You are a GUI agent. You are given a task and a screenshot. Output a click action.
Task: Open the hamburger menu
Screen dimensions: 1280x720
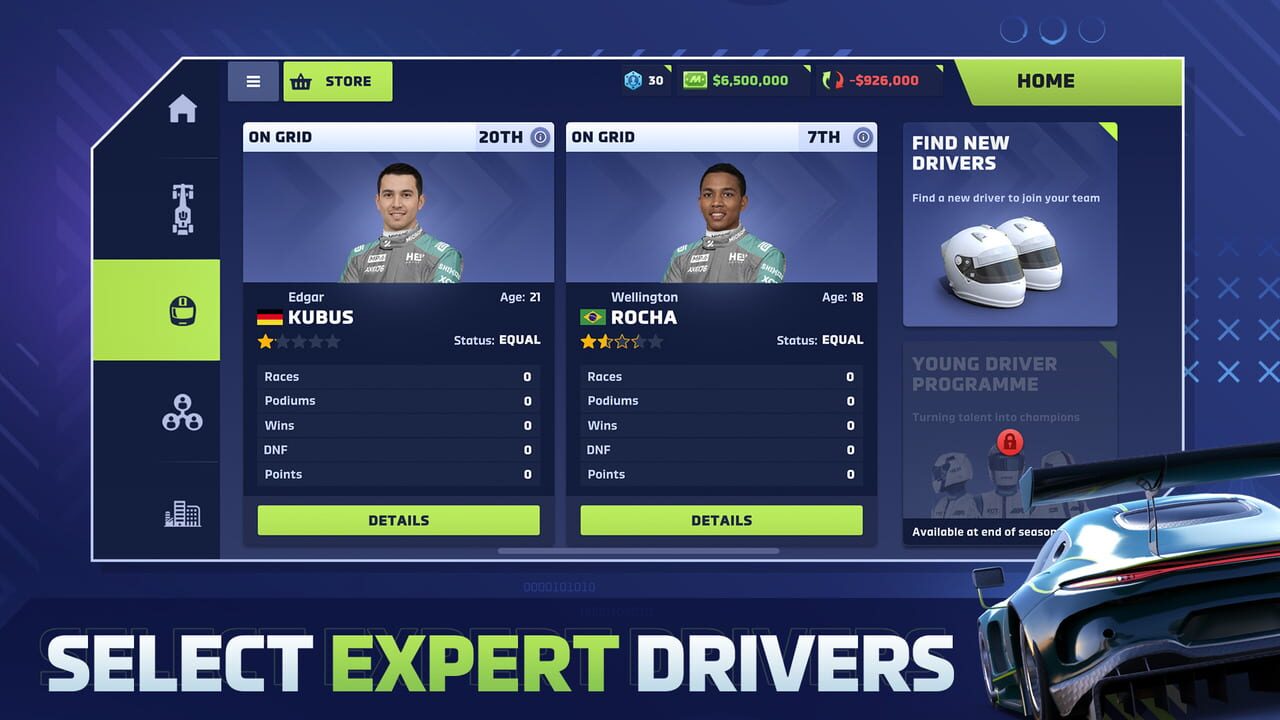click(253, 81)
